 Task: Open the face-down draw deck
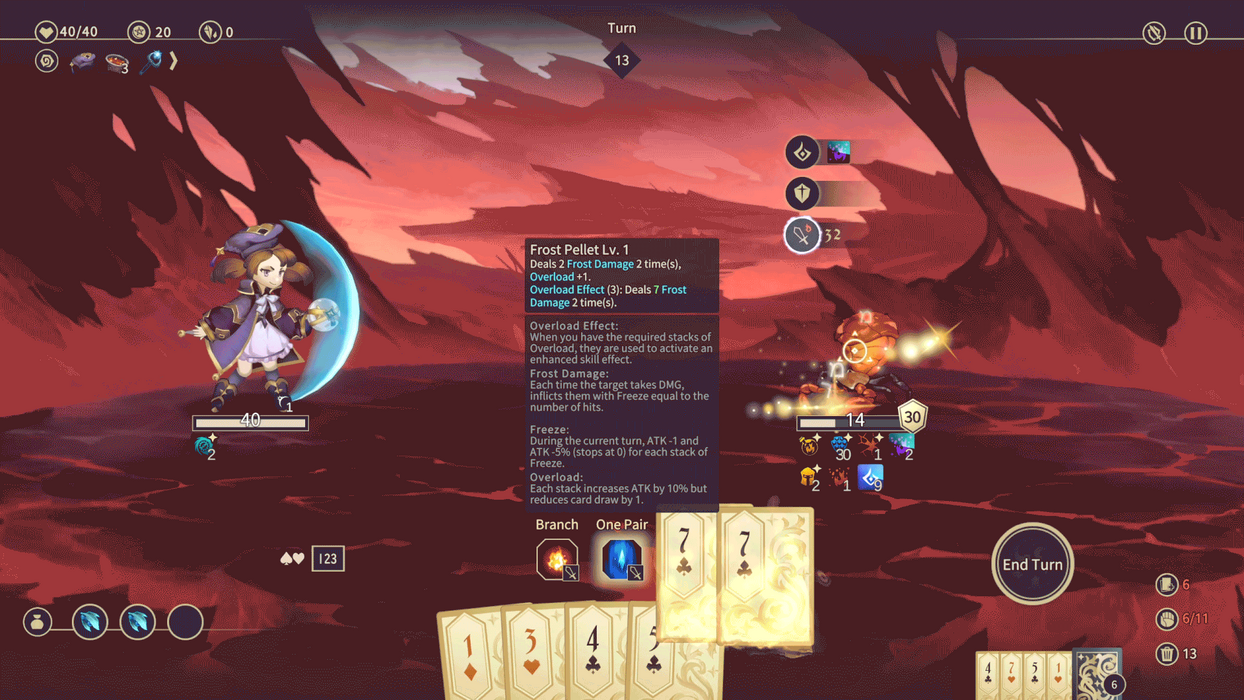pos(1097,672)
